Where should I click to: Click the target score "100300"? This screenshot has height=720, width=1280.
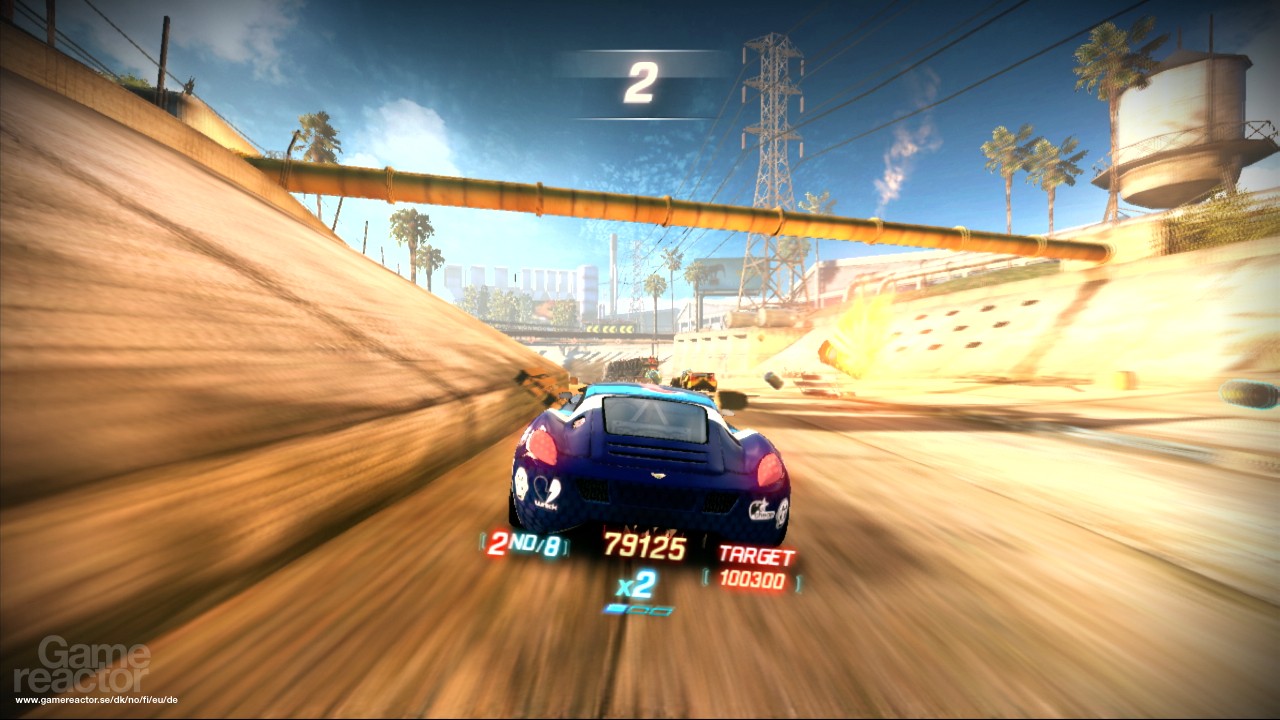[754, 578]
